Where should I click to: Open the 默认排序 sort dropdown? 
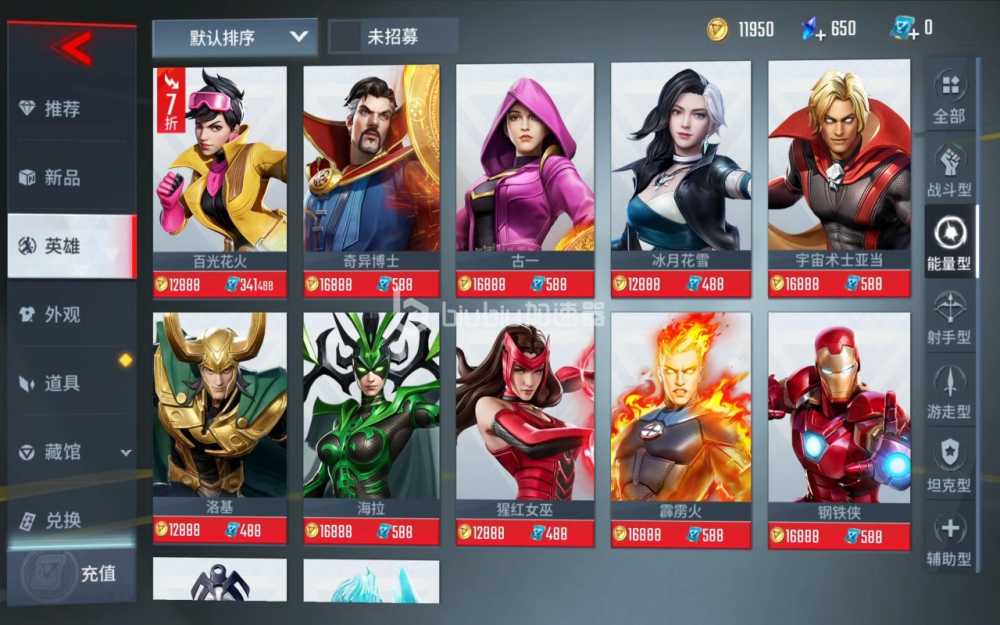[x=235, y=38]
